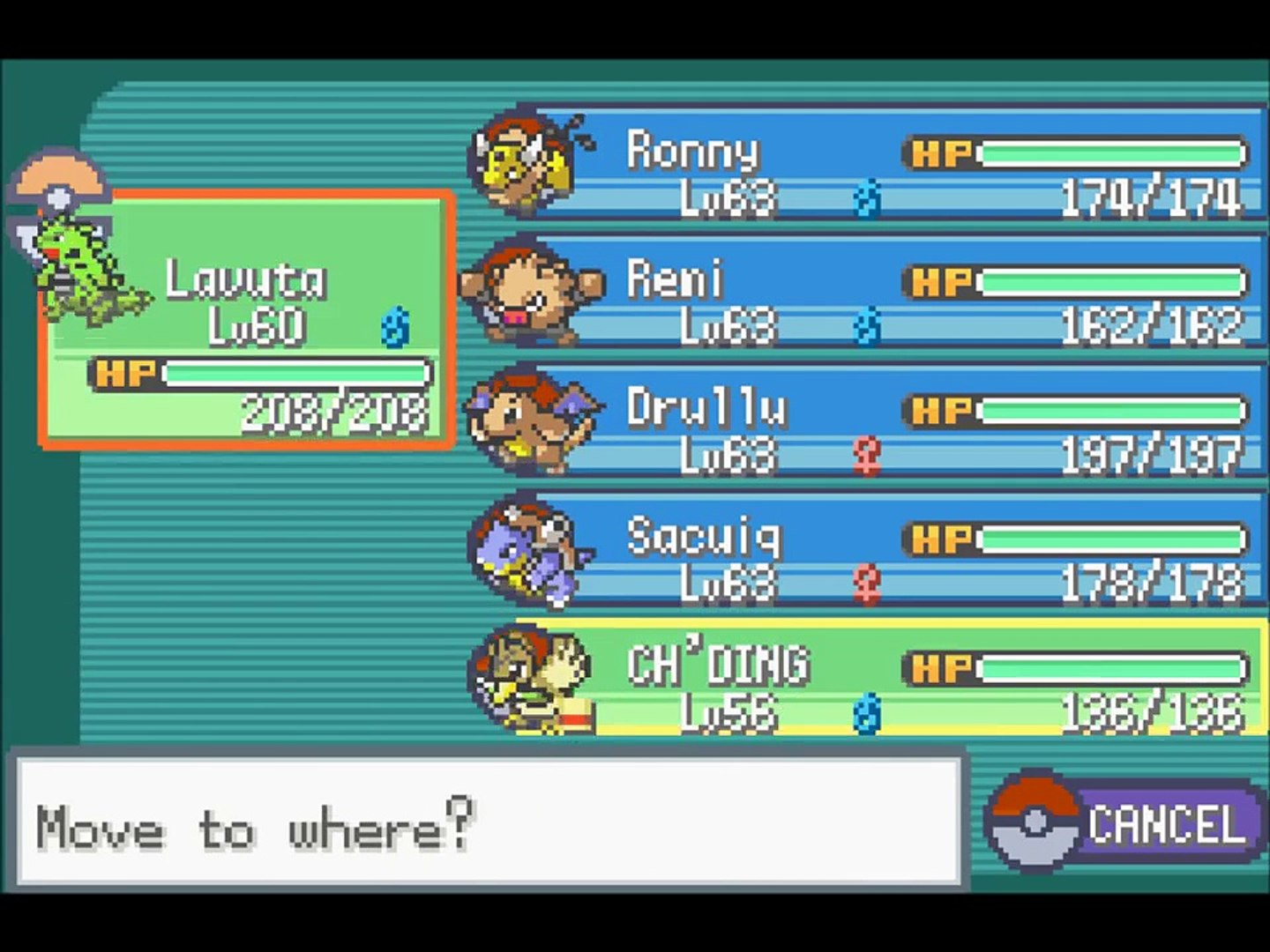The image size is (1270, 952).
Task: Select the Drullu party entry
Action: 869,421
